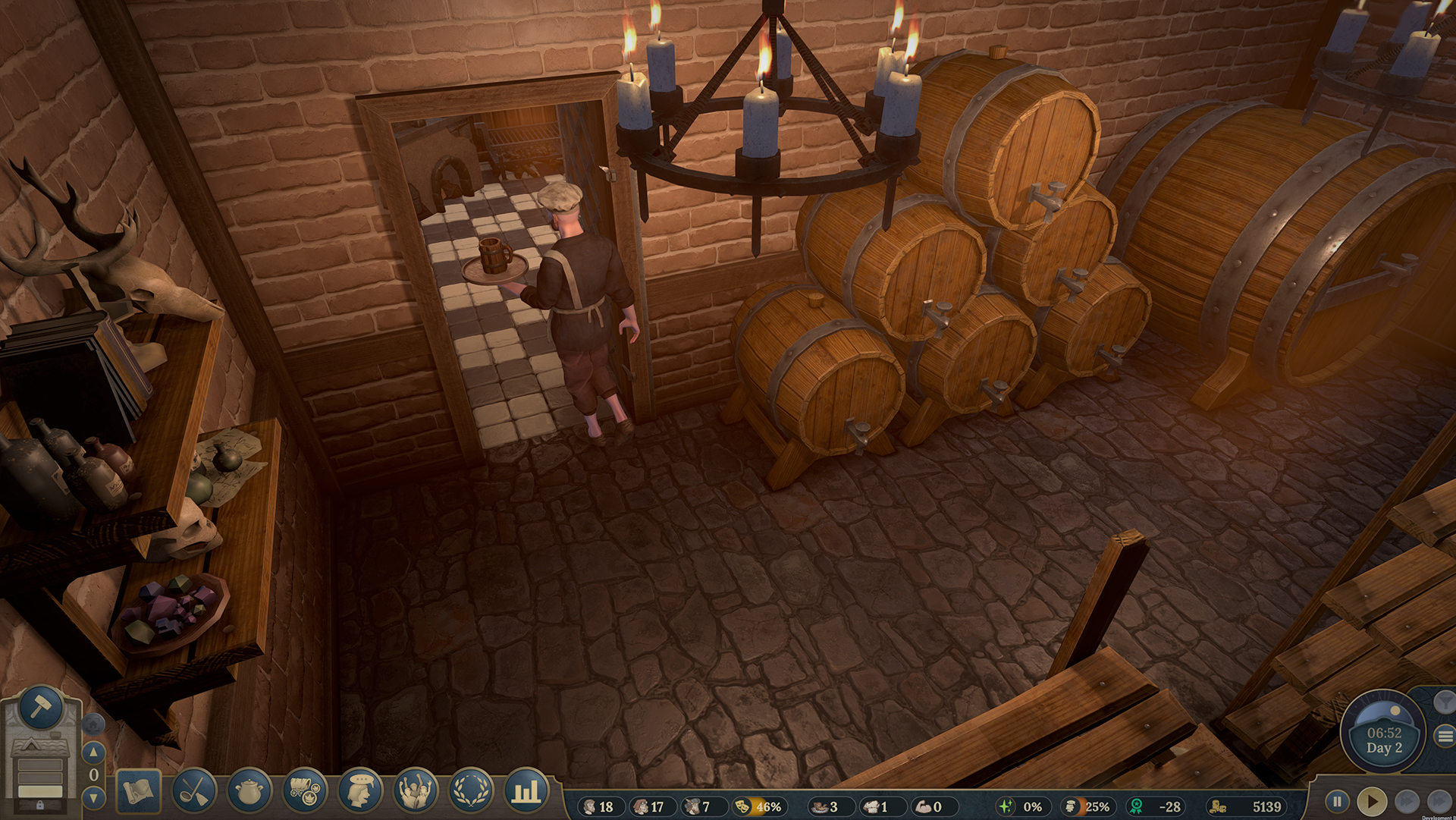Click the up arrow above the 0 counter
Image resolution: width=1456 pixels, height=820 pixels.
(x=93, y=751)
